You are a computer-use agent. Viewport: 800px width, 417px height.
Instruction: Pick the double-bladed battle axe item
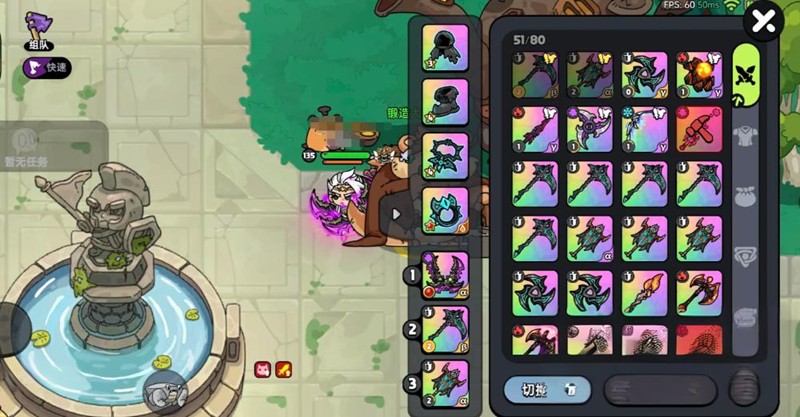(x=699, y=293)
